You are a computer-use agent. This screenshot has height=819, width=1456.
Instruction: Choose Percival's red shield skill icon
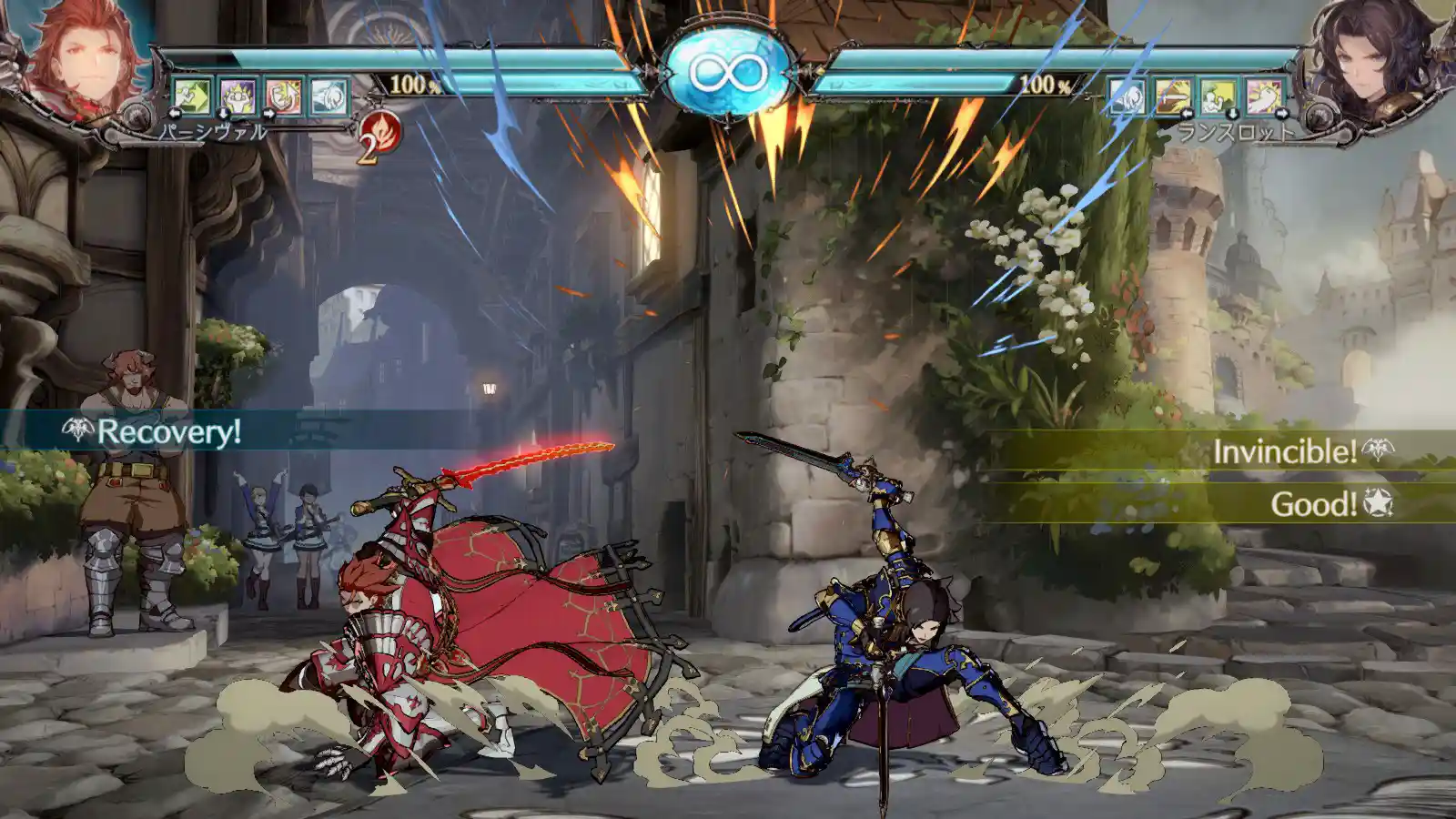click(283, 96)
